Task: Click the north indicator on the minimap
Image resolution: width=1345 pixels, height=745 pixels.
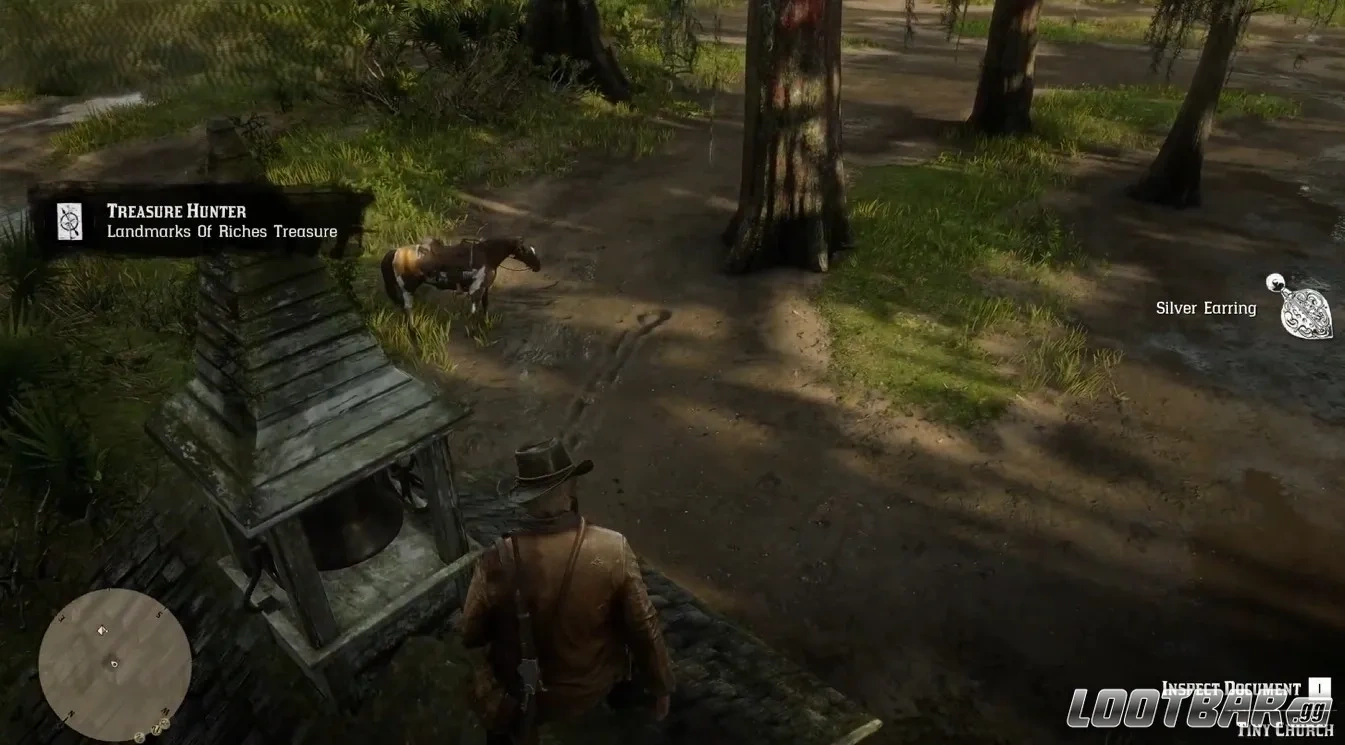Action: (x=71, y=712)
